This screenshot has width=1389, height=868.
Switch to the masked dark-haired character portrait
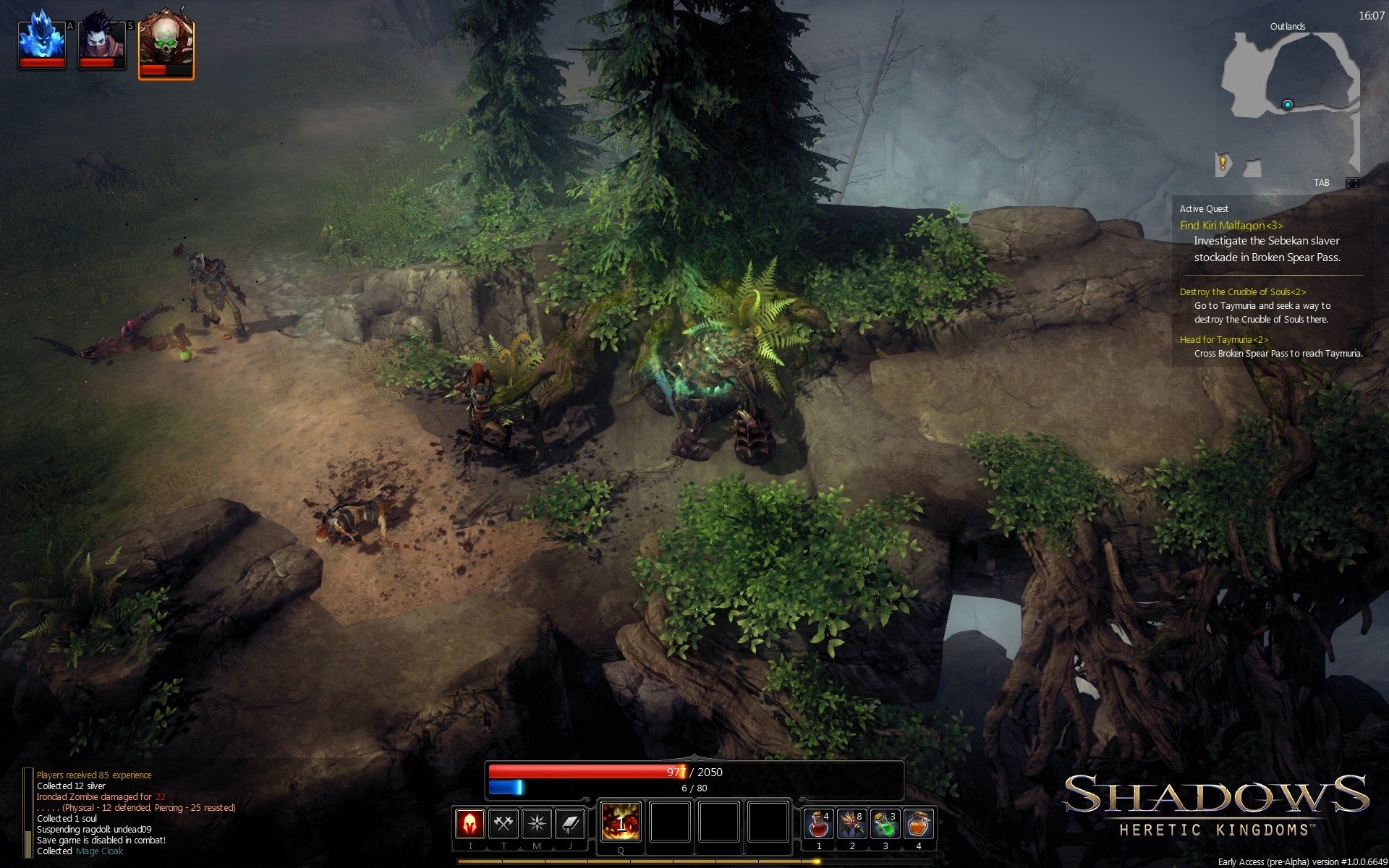102,42
